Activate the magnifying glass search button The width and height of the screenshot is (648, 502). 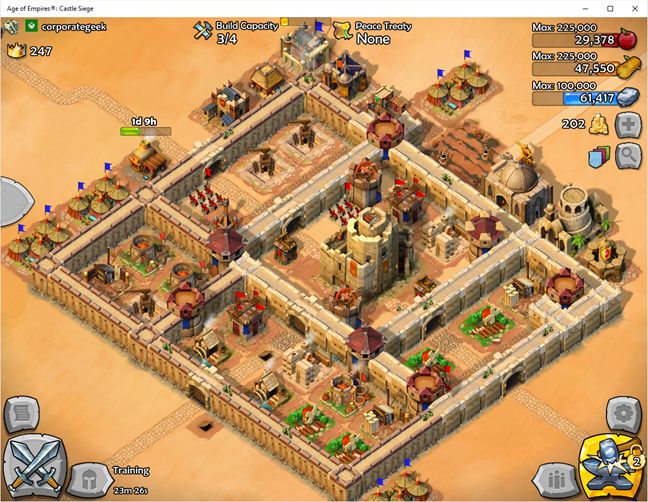(x=629, y=155)
